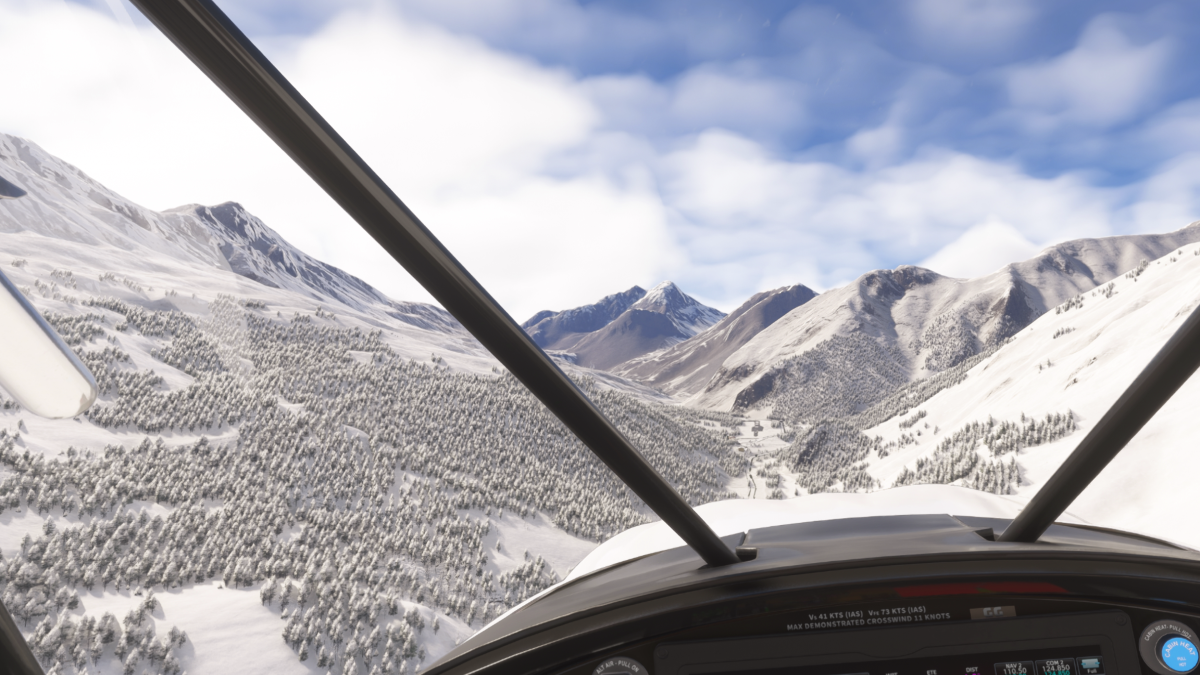Activate the Alt Air pull-on knob
The width and height of the screenshot is (1200, 675).
click(619, 668)
